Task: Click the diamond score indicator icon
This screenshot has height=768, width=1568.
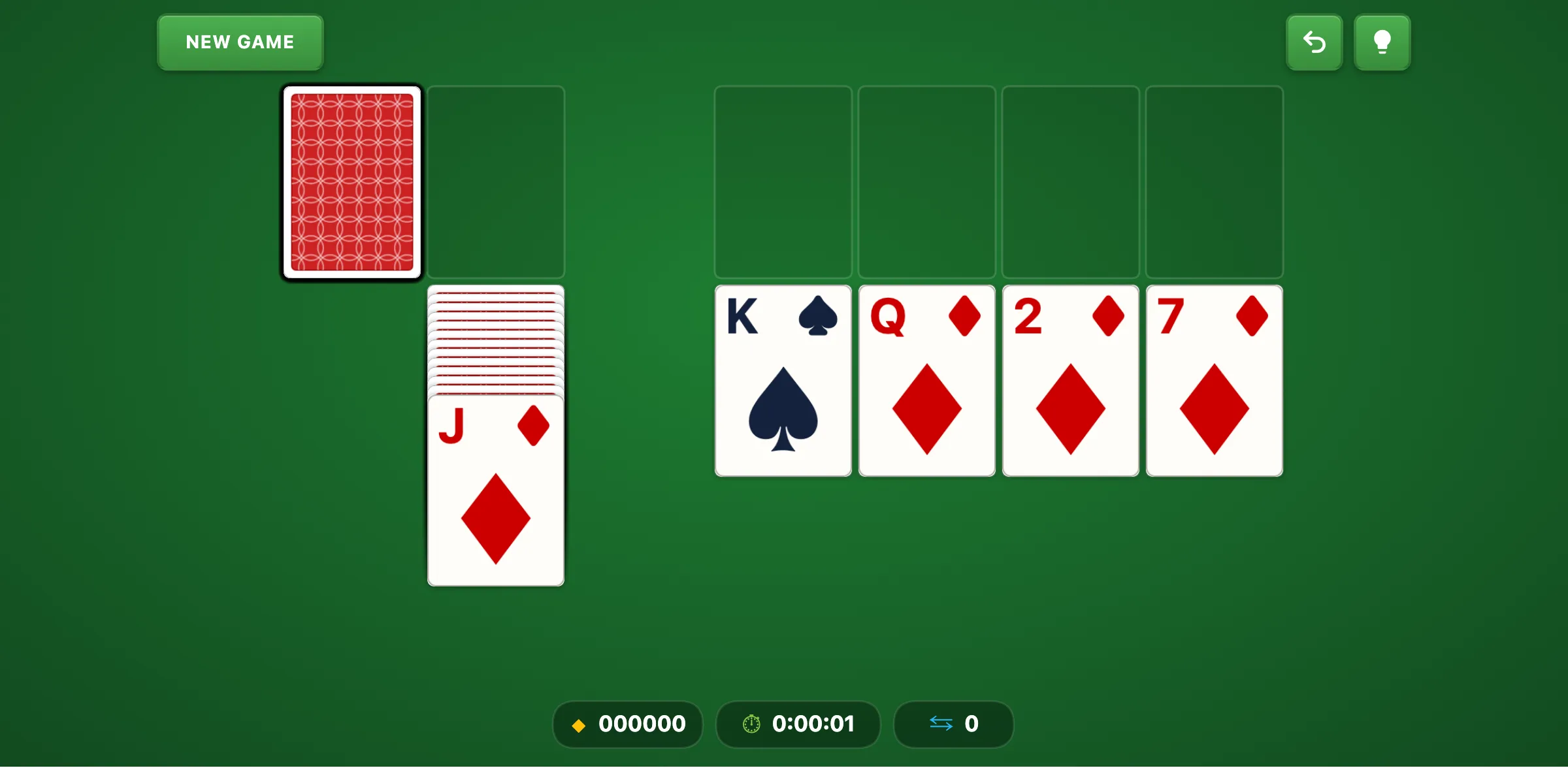Action: click(579, 724)
